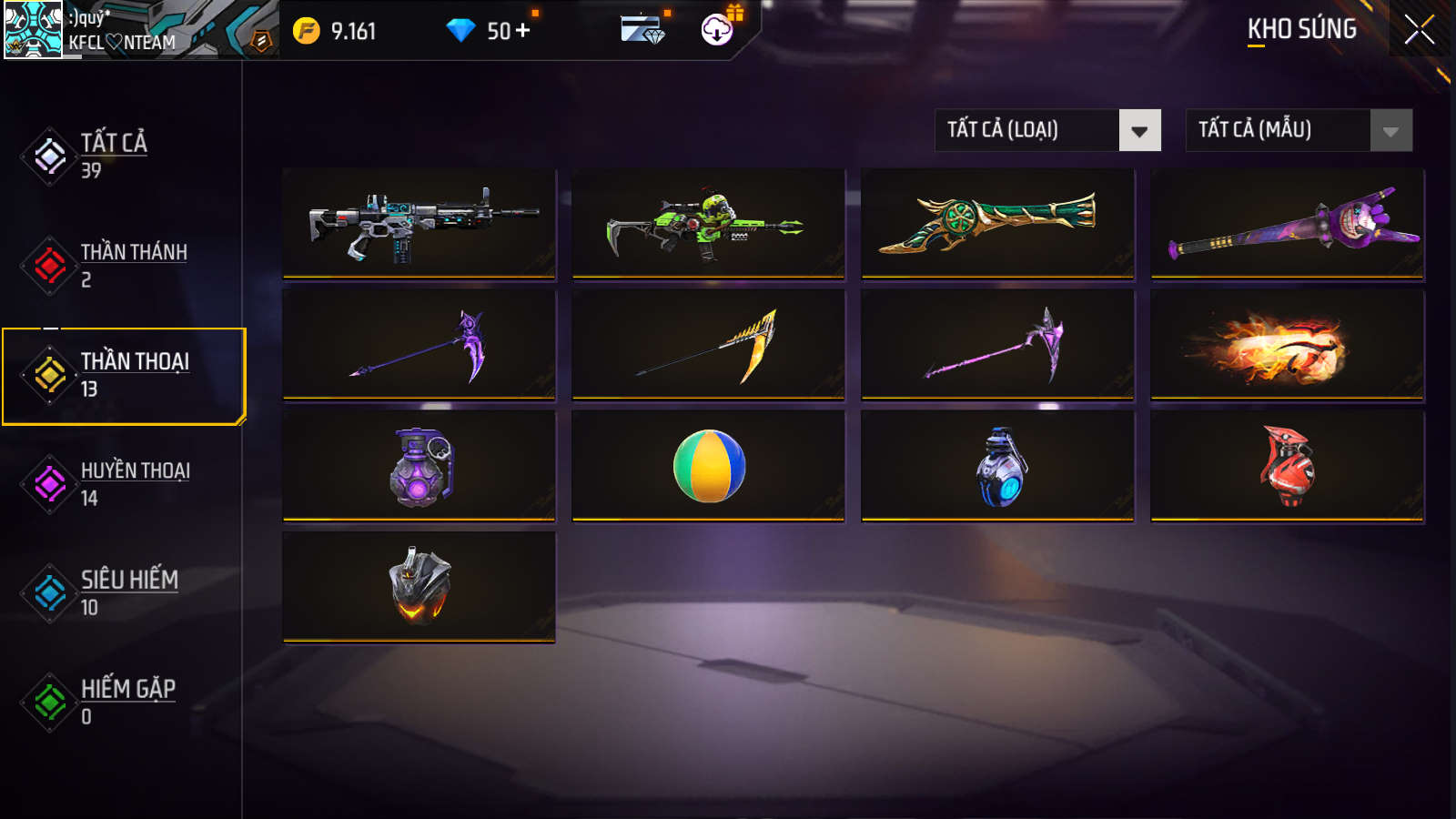Image resolution: width=1456 pixels, height=819 pixels.
Task: Add diamonds with the plus button
Action: point(523,31)
